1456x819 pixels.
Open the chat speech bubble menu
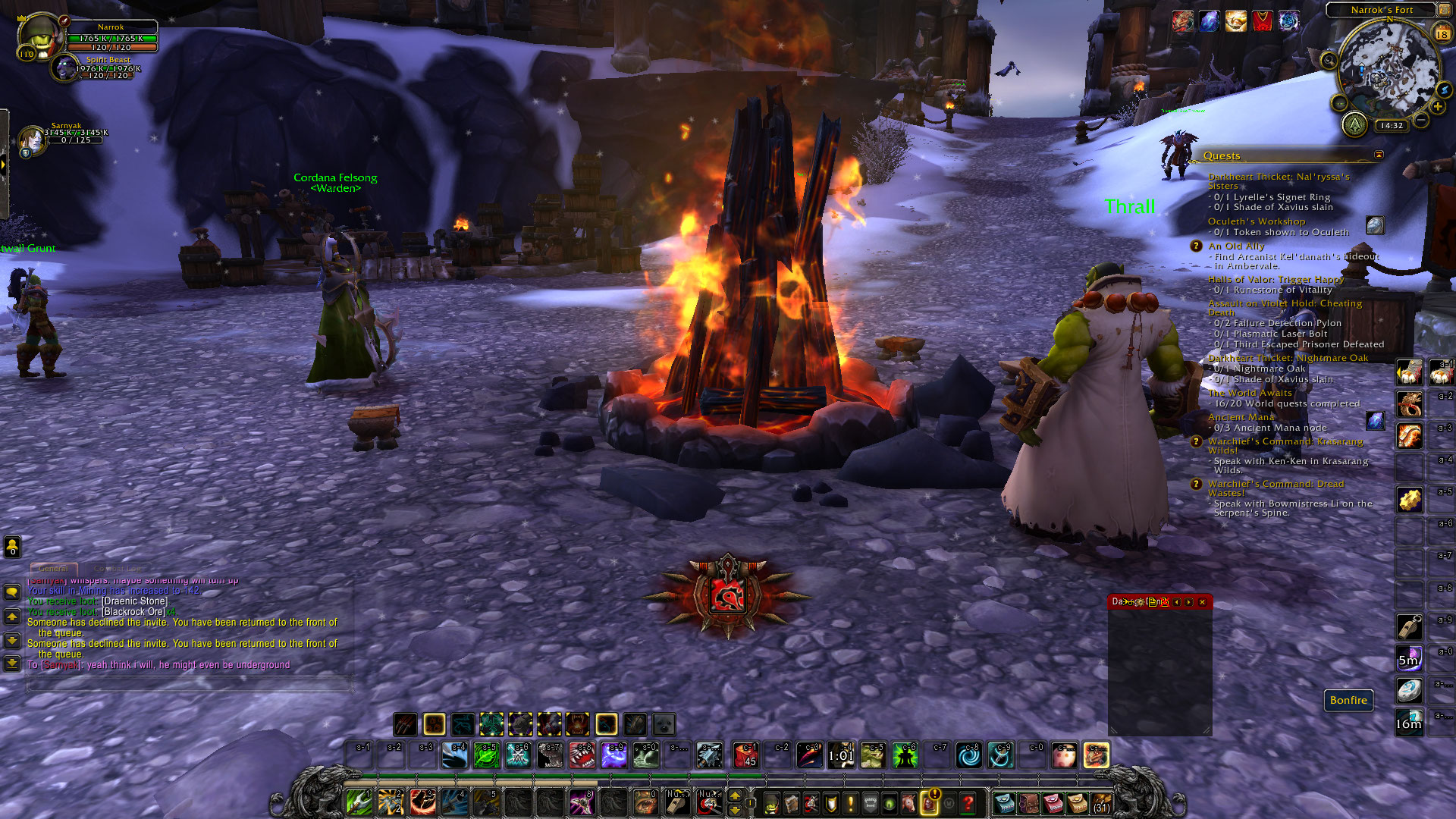pos(12,591)
